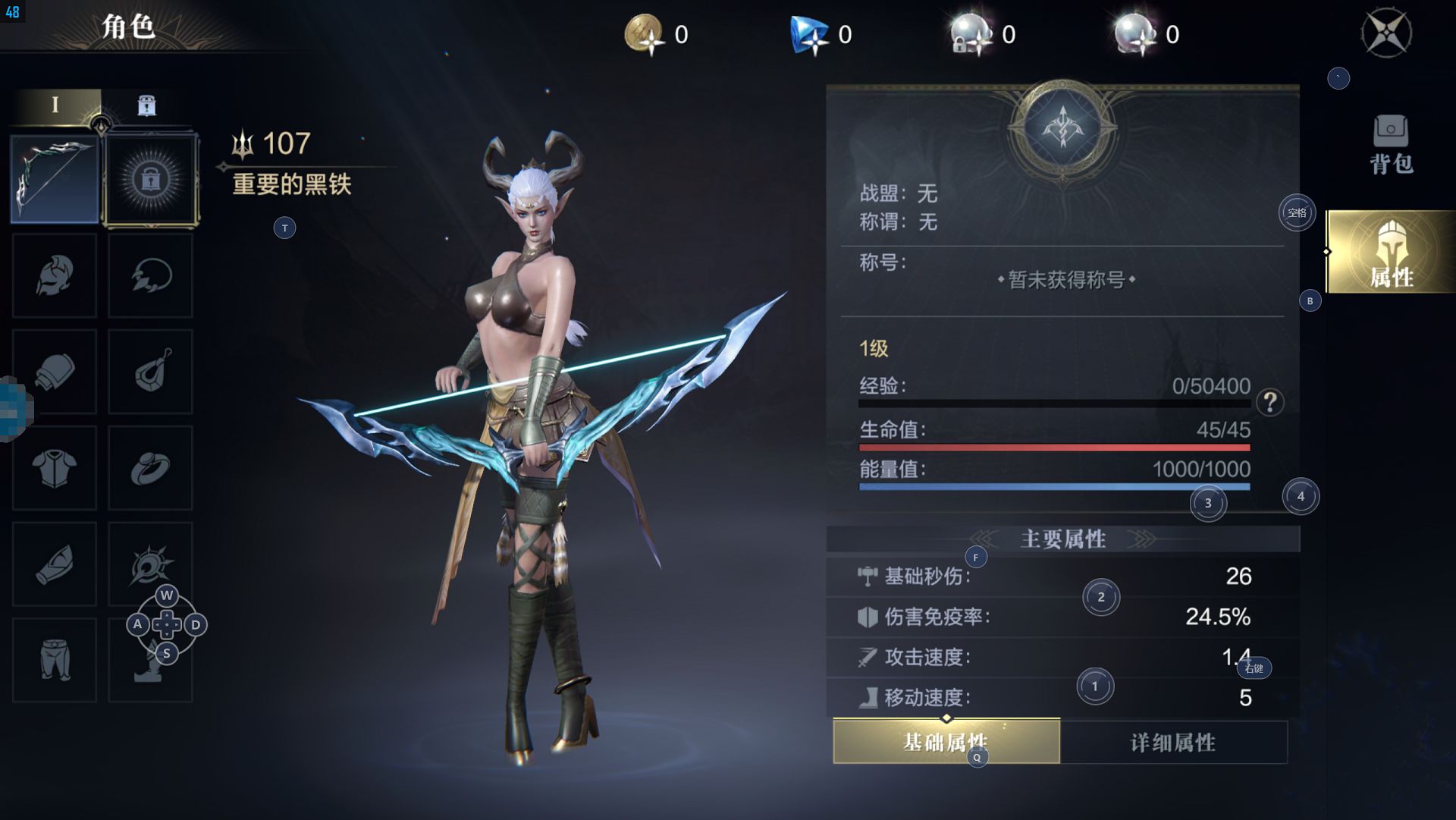Open the helmet equipment slot

click(x=55, y=275)
